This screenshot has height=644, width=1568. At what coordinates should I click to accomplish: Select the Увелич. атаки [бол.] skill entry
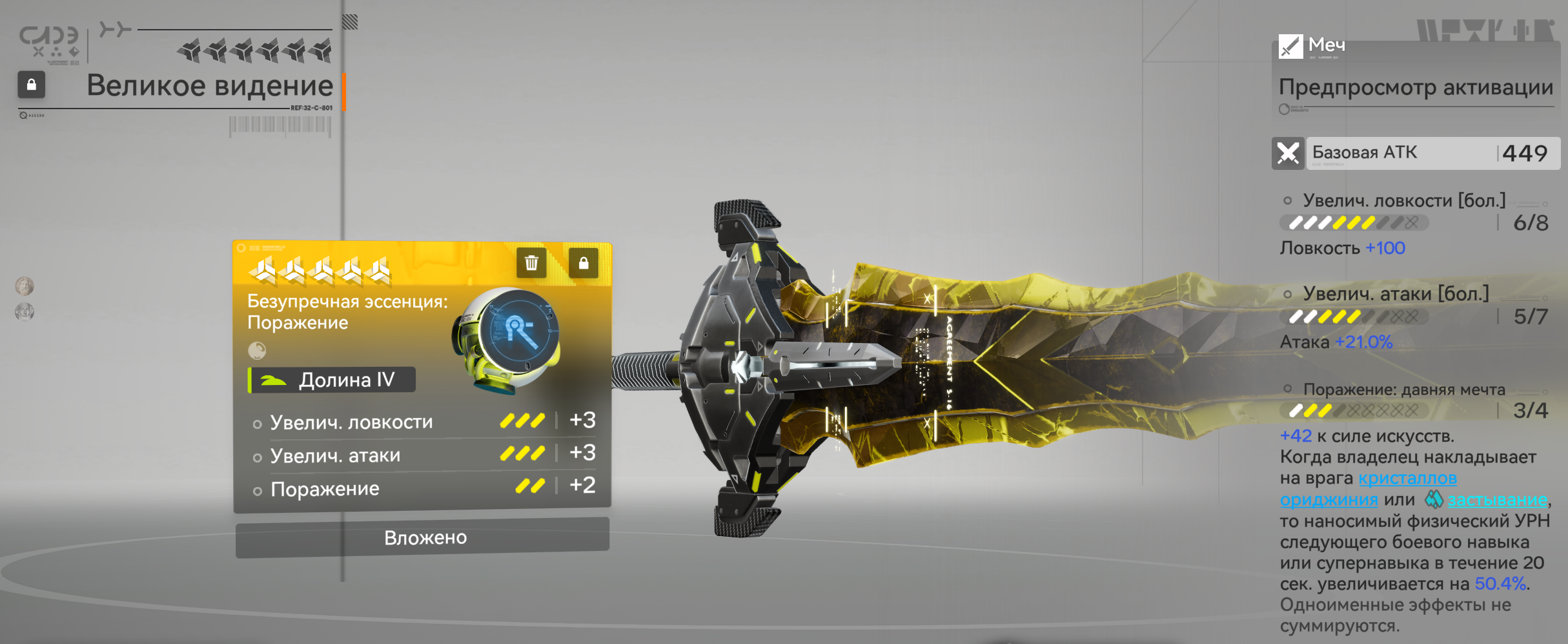coord(1395,295)
